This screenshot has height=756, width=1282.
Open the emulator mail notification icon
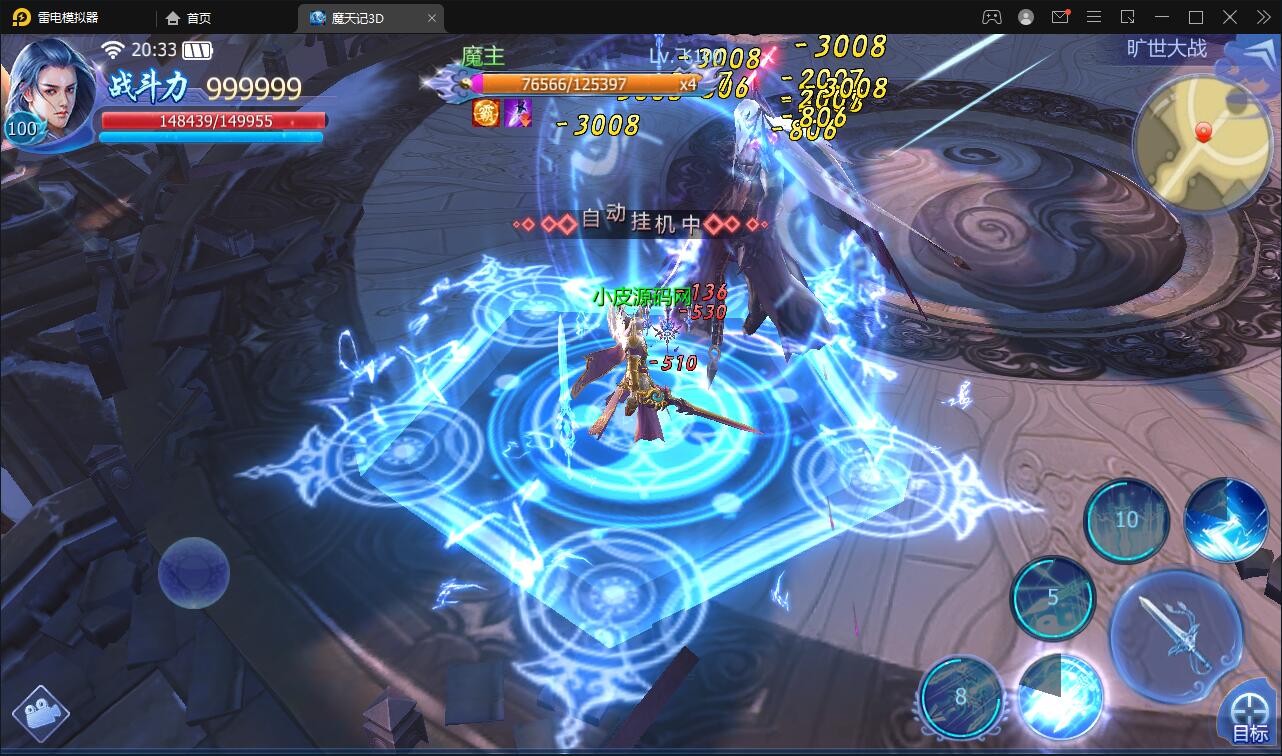(1059, 17)
